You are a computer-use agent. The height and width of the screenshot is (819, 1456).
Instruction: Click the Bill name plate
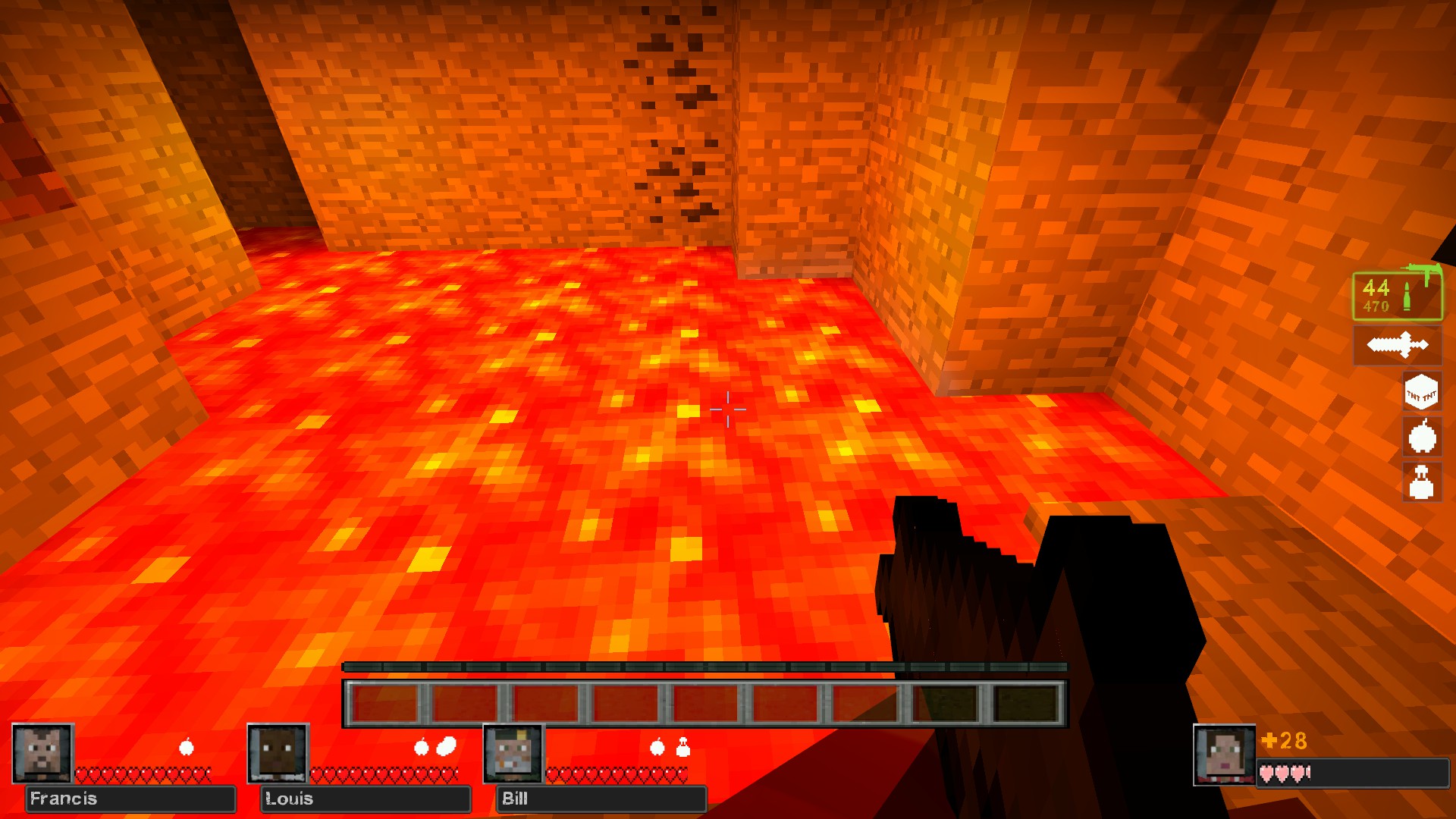click(x=601, y=799)
